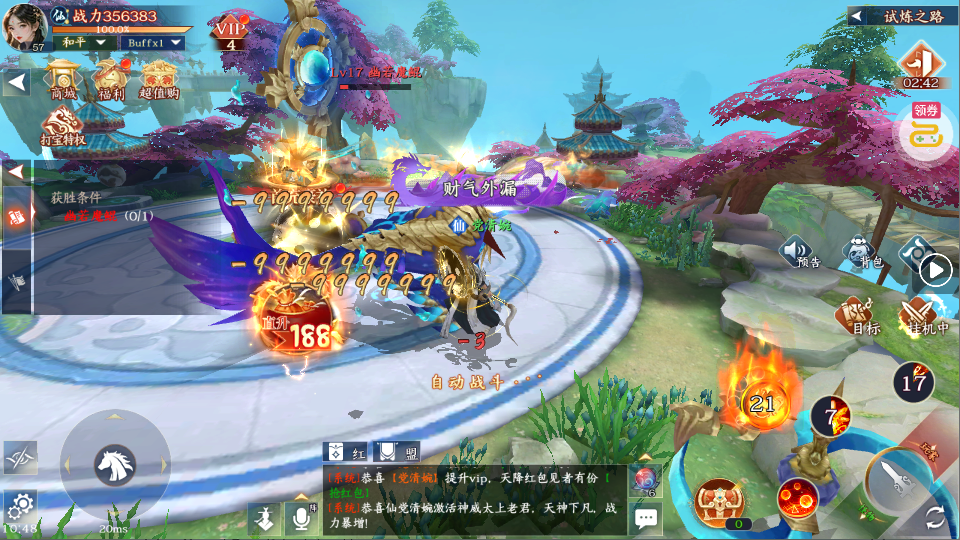Open the 商城 shop
The height and width of the screenshot is (540, 960).
click(x=64, y=78)
